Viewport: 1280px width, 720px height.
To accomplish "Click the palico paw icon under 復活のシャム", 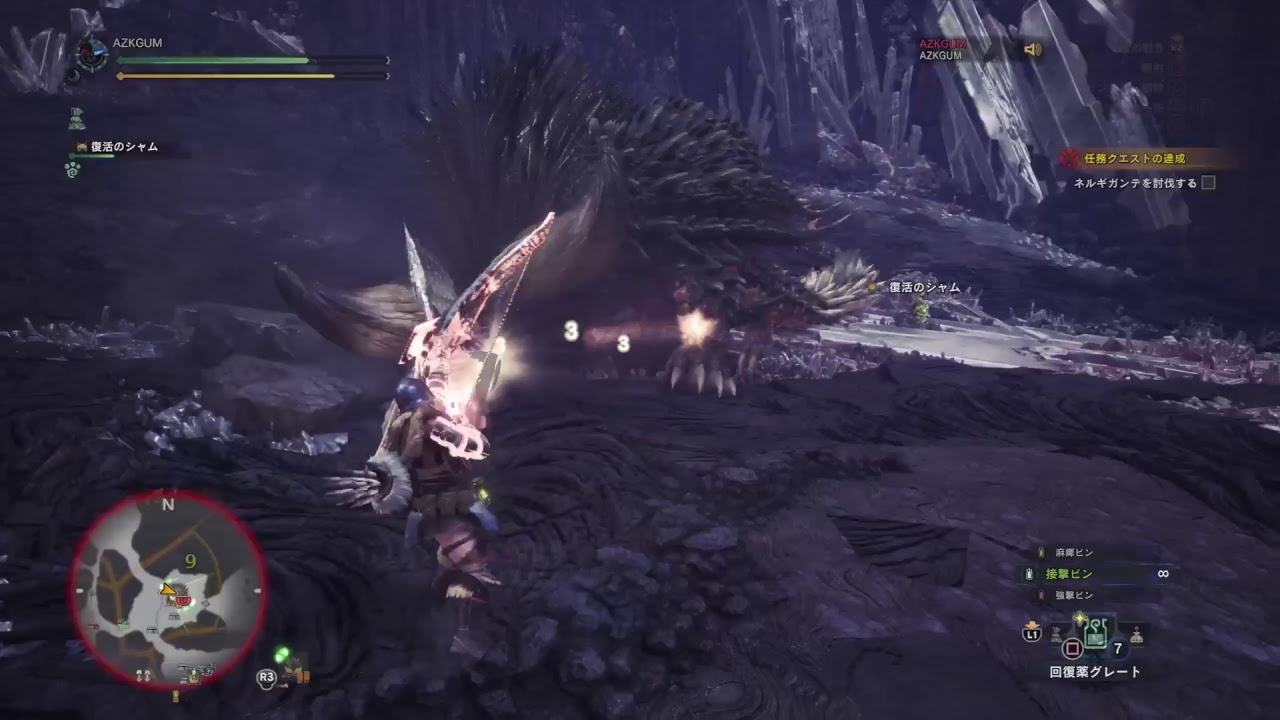I will point(72,169).
